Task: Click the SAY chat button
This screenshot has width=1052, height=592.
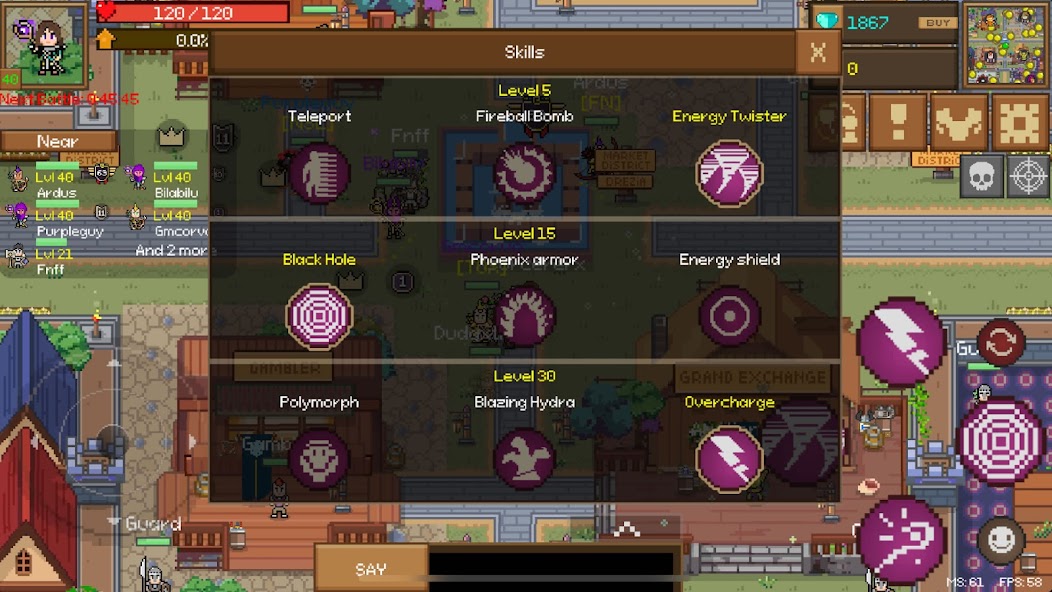Action: click(370, 569)
